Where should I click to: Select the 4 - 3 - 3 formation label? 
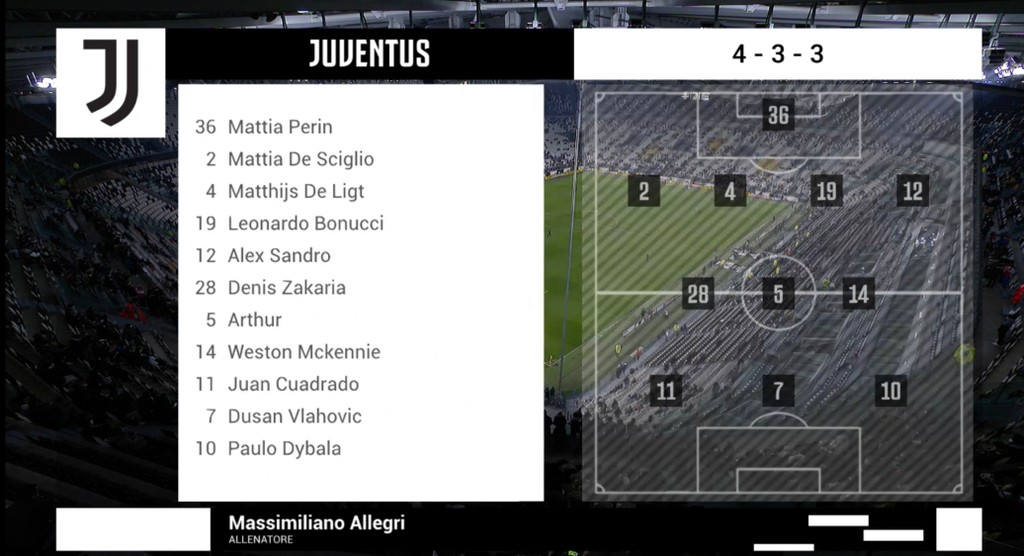pyautogui.click(x=777, y=54)
